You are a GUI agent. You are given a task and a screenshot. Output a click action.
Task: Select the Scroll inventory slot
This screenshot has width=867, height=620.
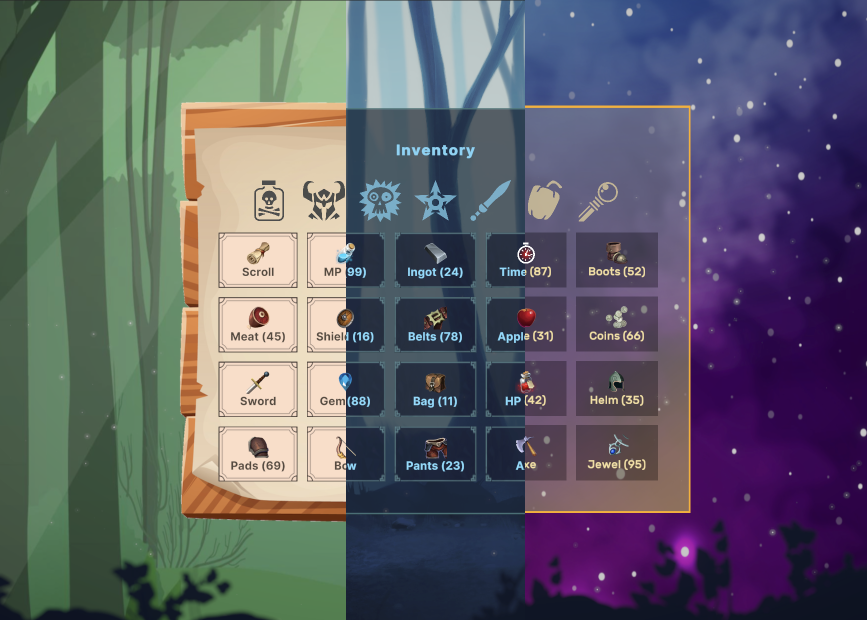pyautogui.click(x=258, y=260)
